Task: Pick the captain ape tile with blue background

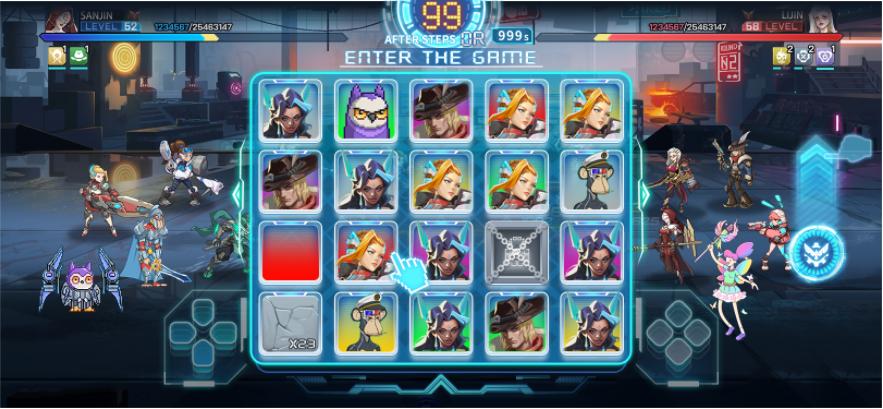Action: (x=592, y=181)
